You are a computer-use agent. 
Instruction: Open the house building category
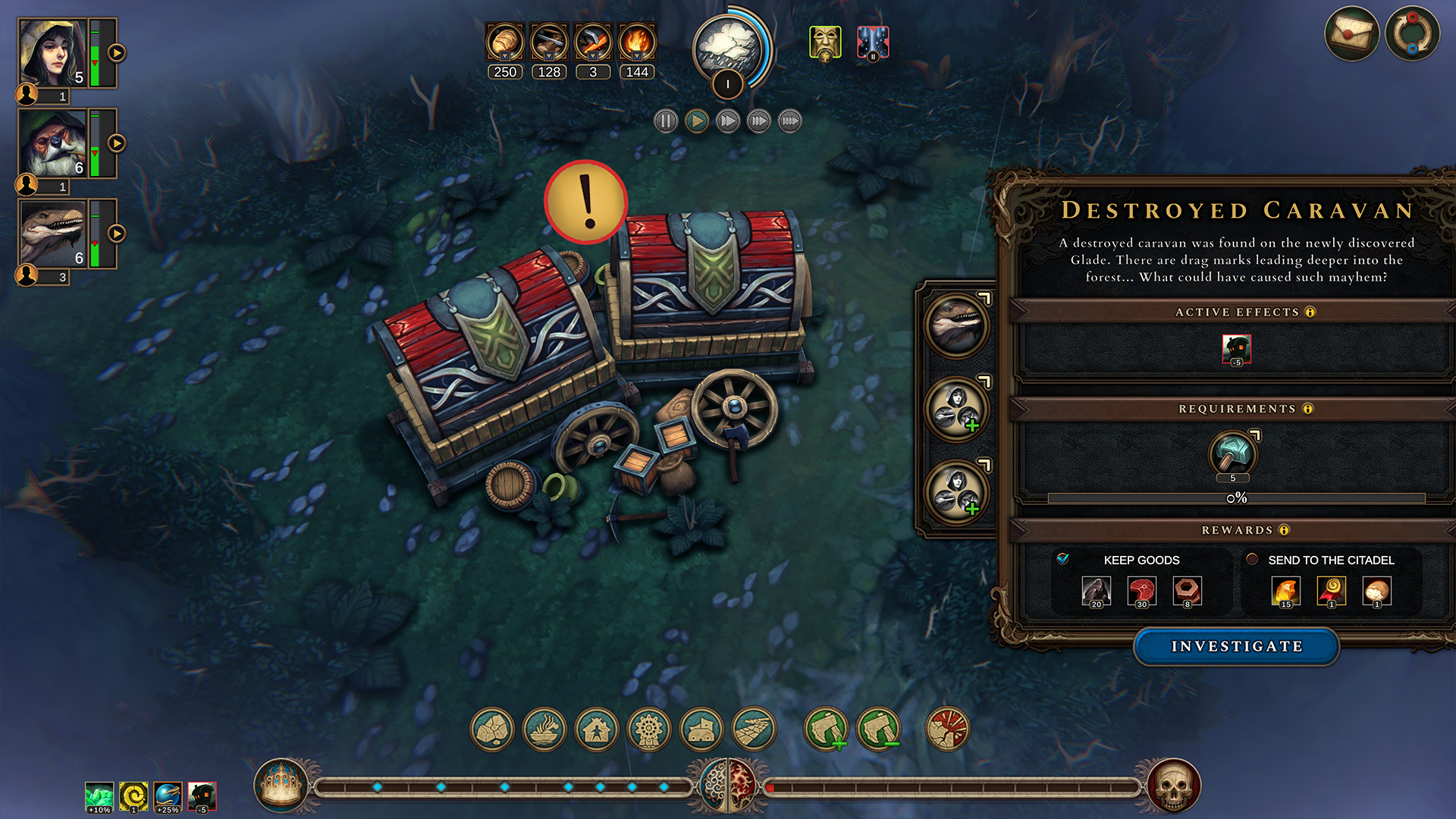coord(597,730)
